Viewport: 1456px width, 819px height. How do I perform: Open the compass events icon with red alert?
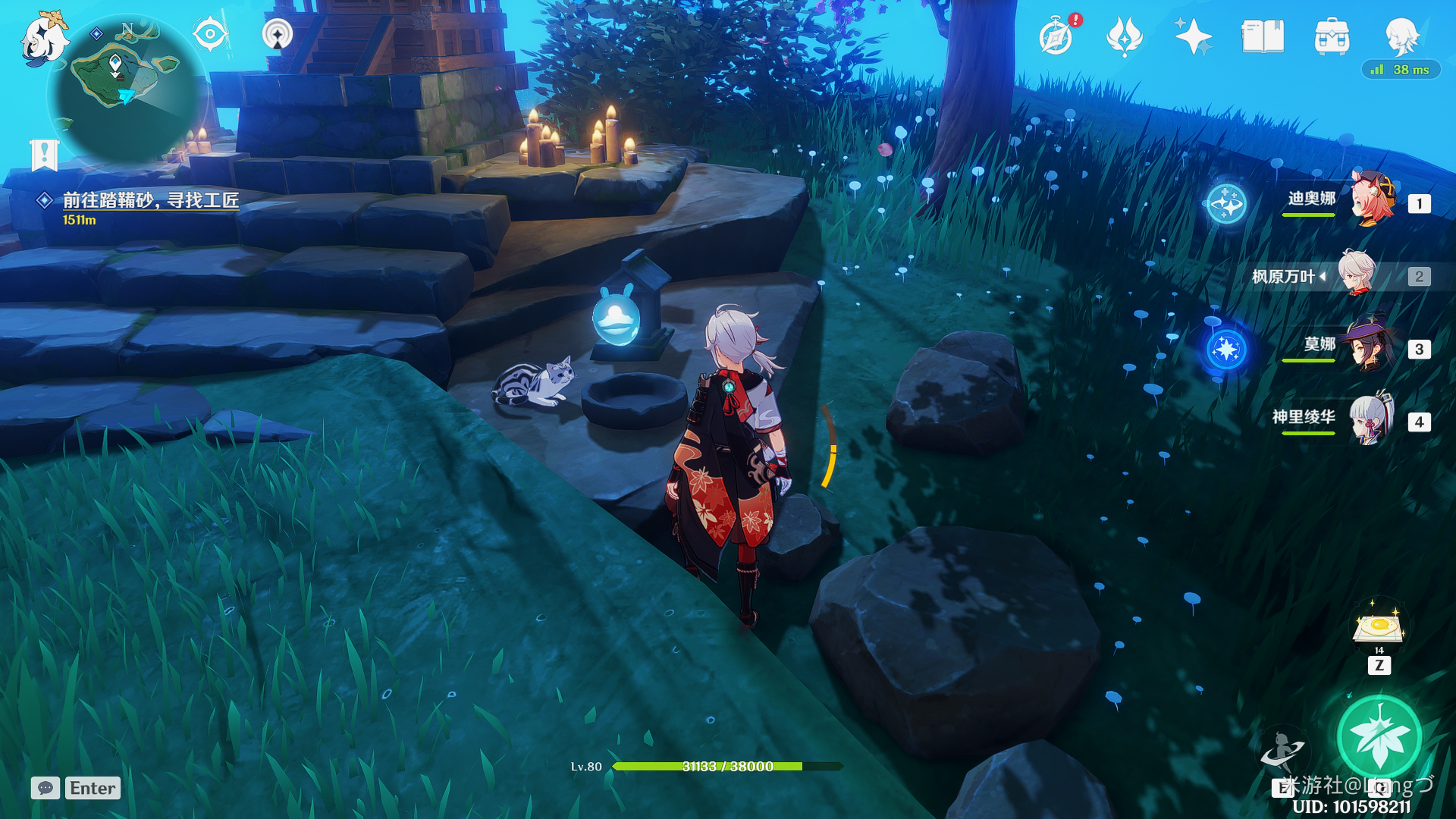1056,36
